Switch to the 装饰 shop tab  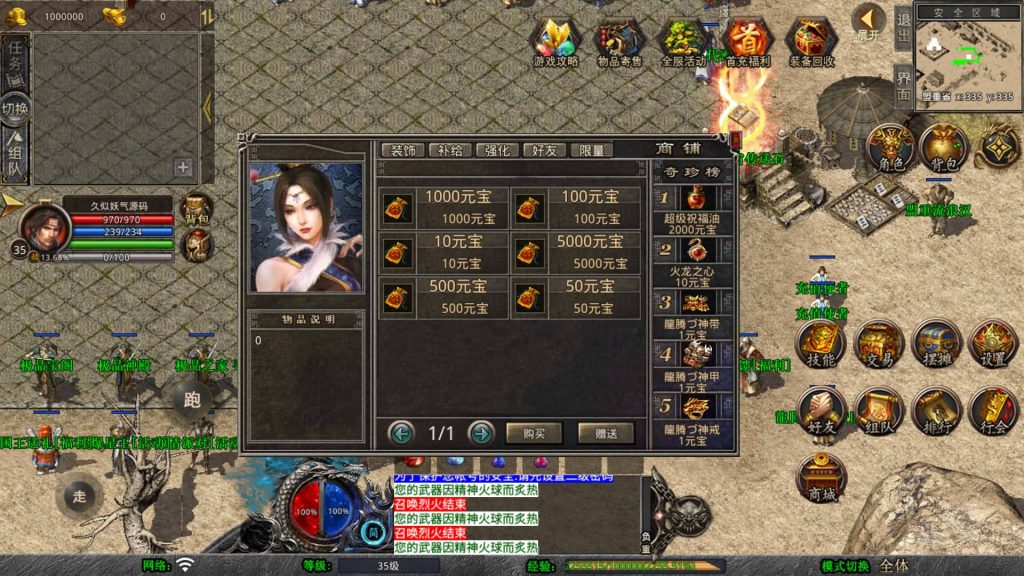coord(403,150)
